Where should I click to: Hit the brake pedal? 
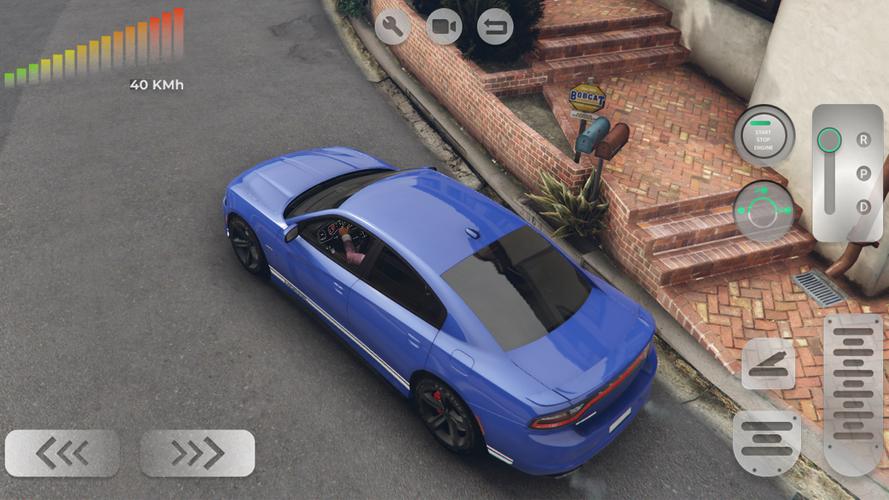point(767,441)
